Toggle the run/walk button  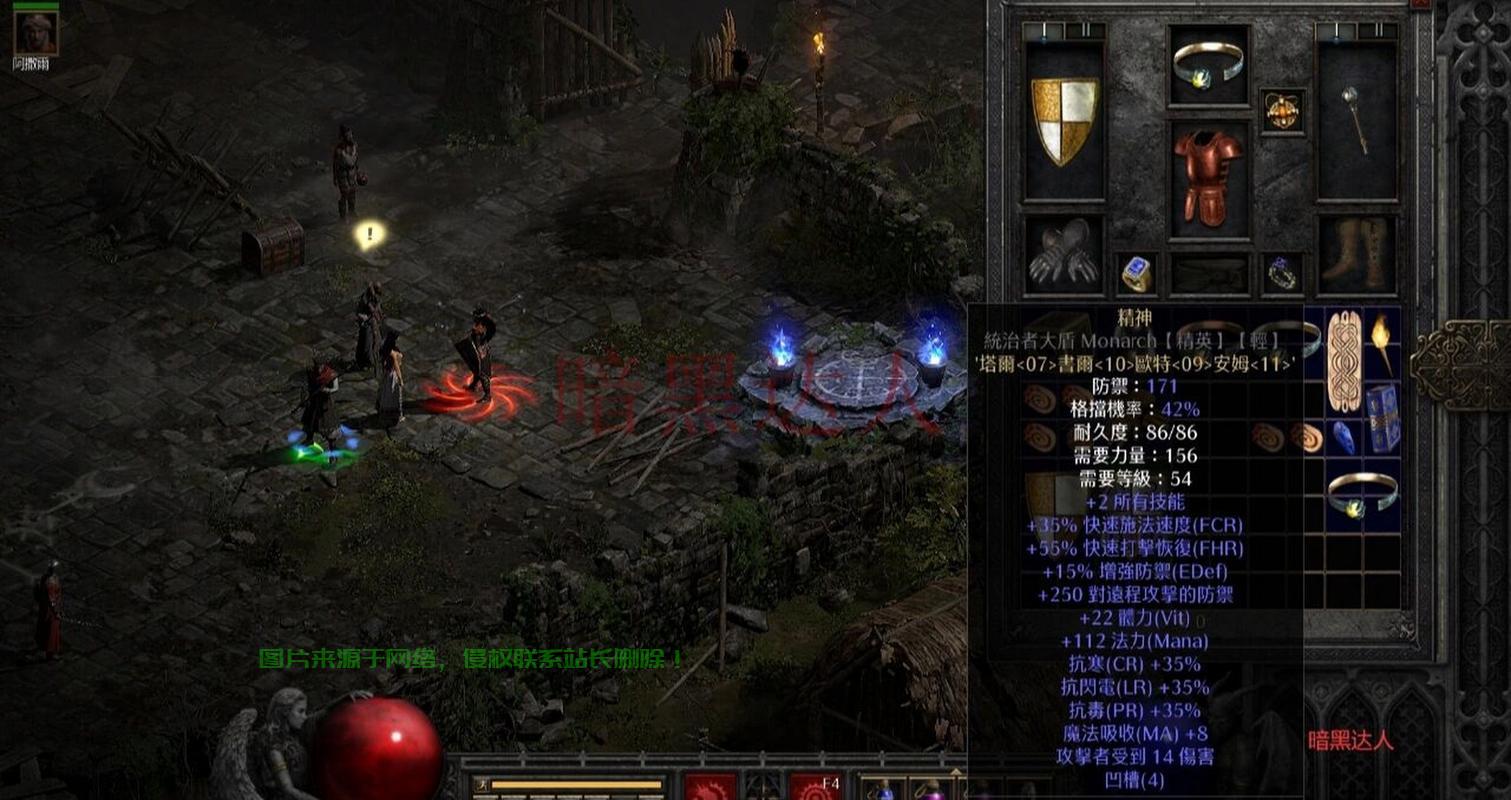481,785
